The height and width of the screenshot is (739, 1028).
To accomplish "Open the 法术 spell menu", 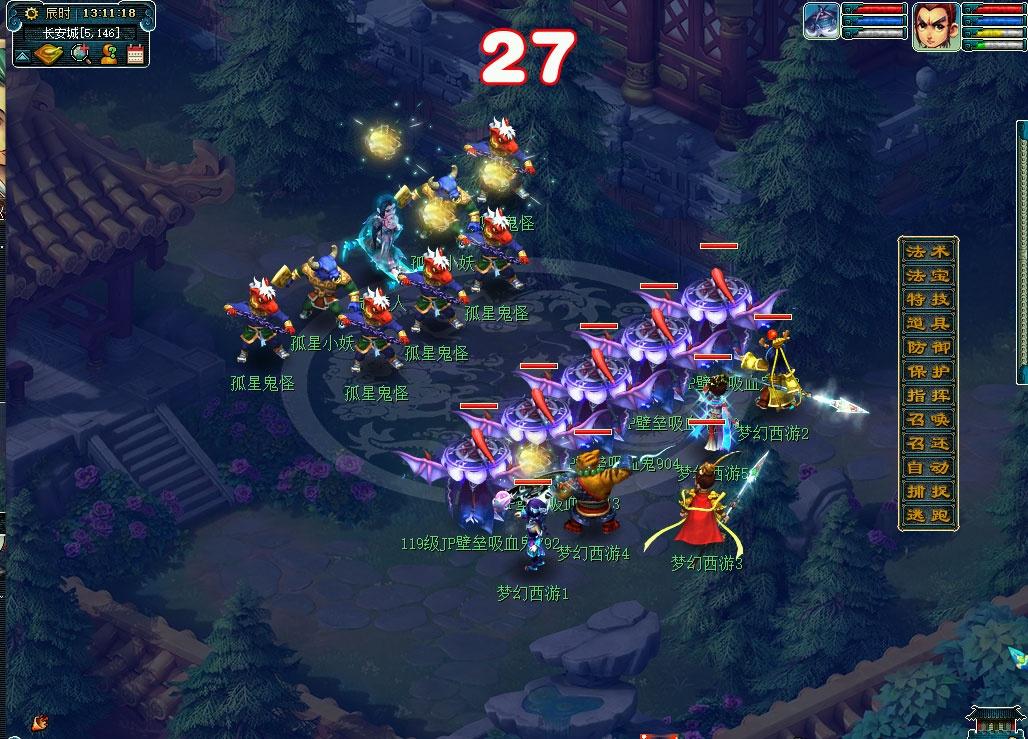I will [927, 251].
